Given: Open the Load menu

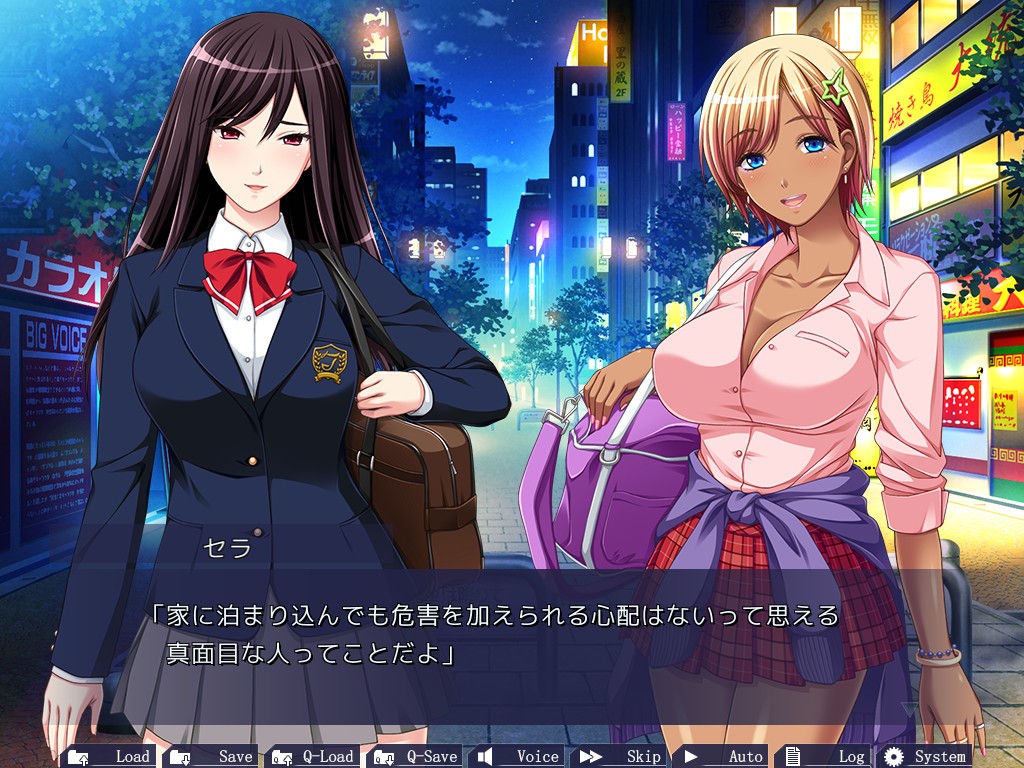Looking at the screenshot, I should [x=110, y=756].
